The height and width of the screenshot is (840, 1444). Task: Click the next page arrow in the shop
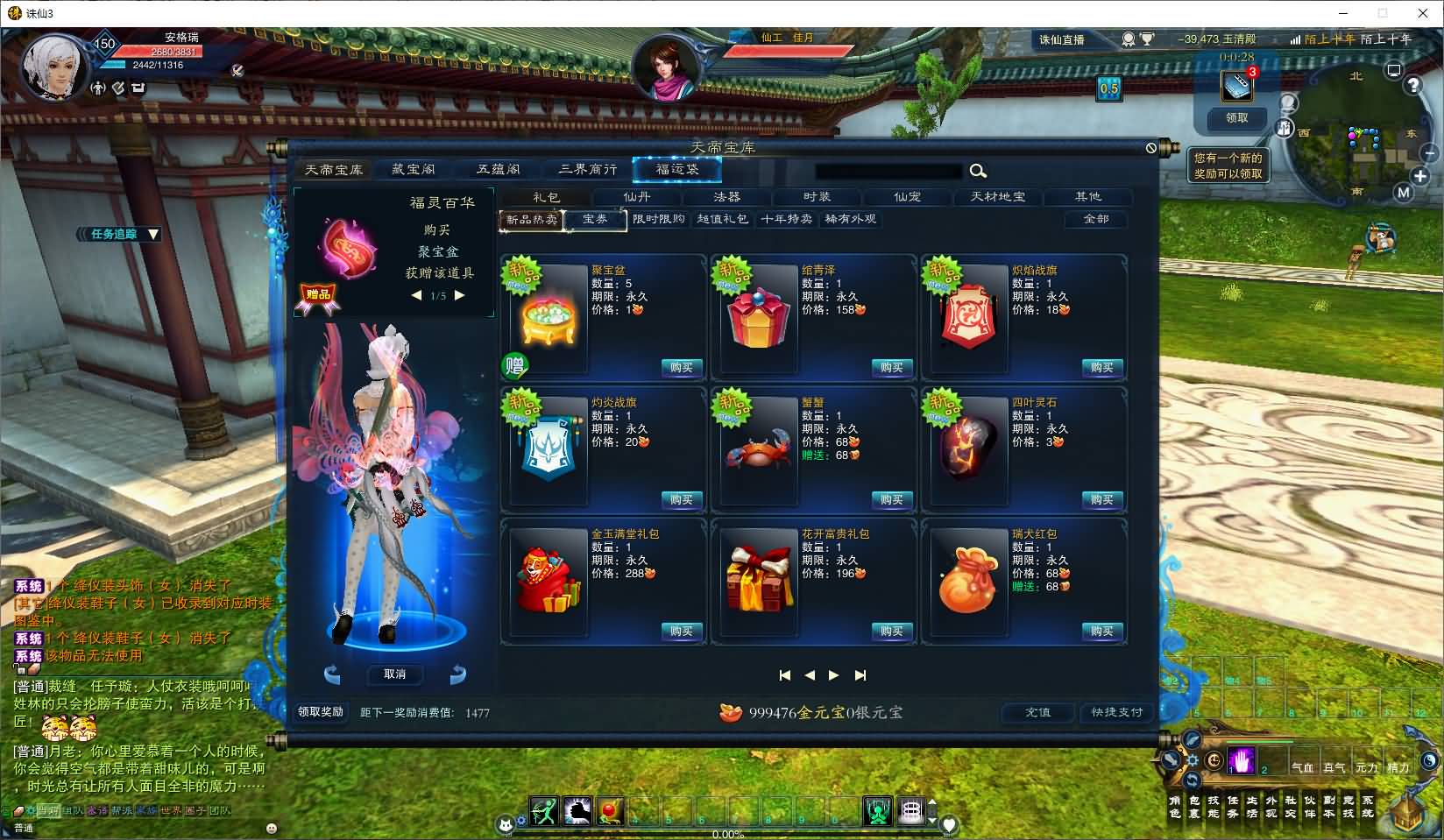coord(833,675)
